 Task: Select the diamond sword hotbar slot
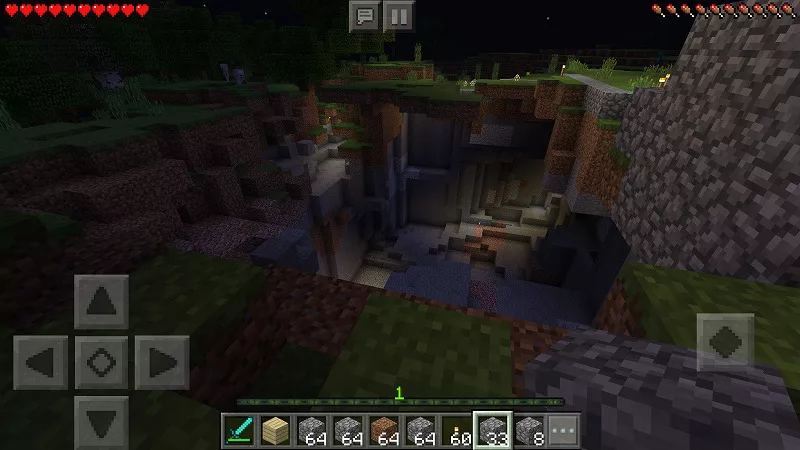pyautogui.click(x=240, y=431)
